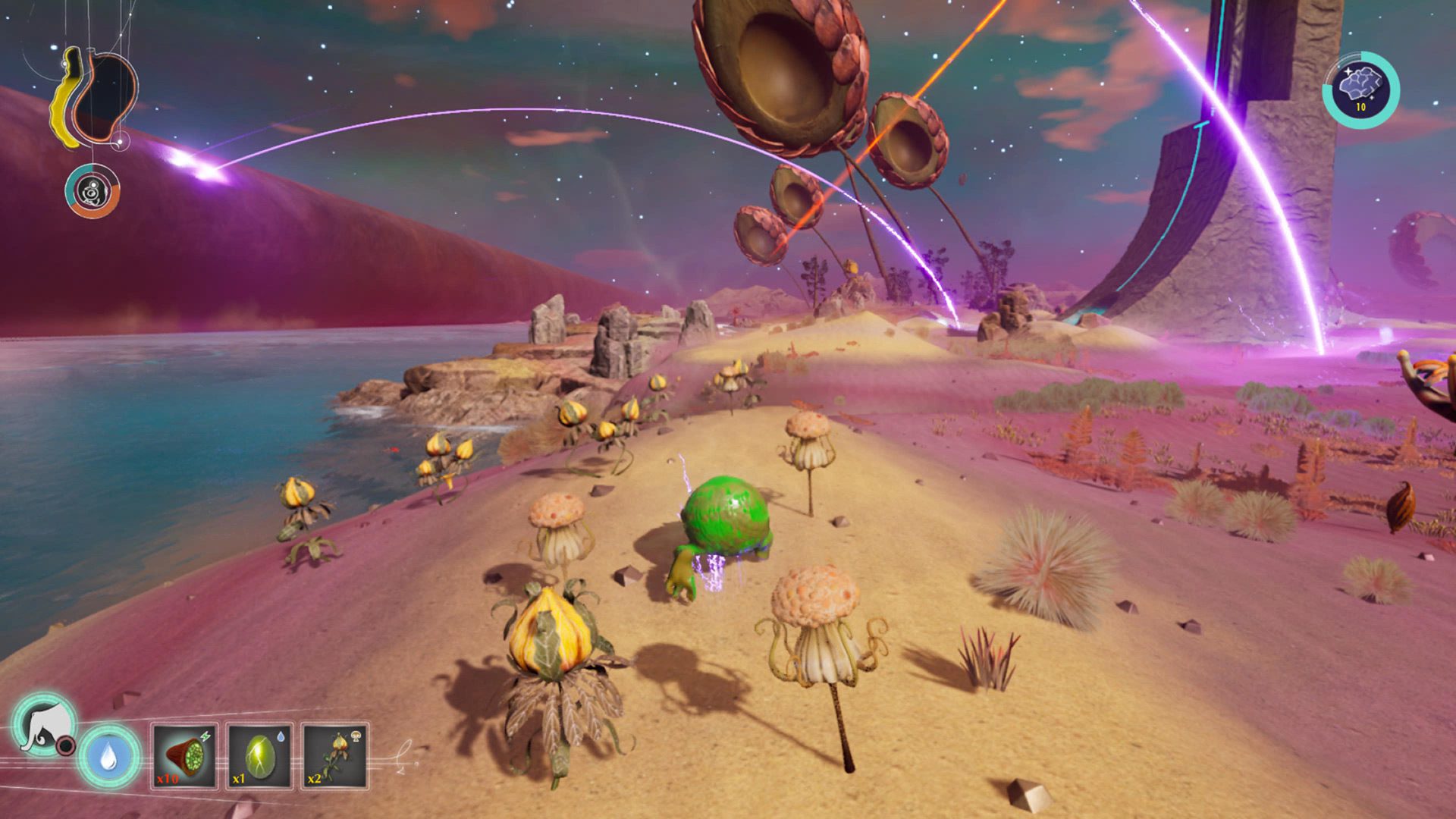Activate the water droplet ability
Image resolution: width=1456 pixels, height=819 pixels.
click(109, 756)
